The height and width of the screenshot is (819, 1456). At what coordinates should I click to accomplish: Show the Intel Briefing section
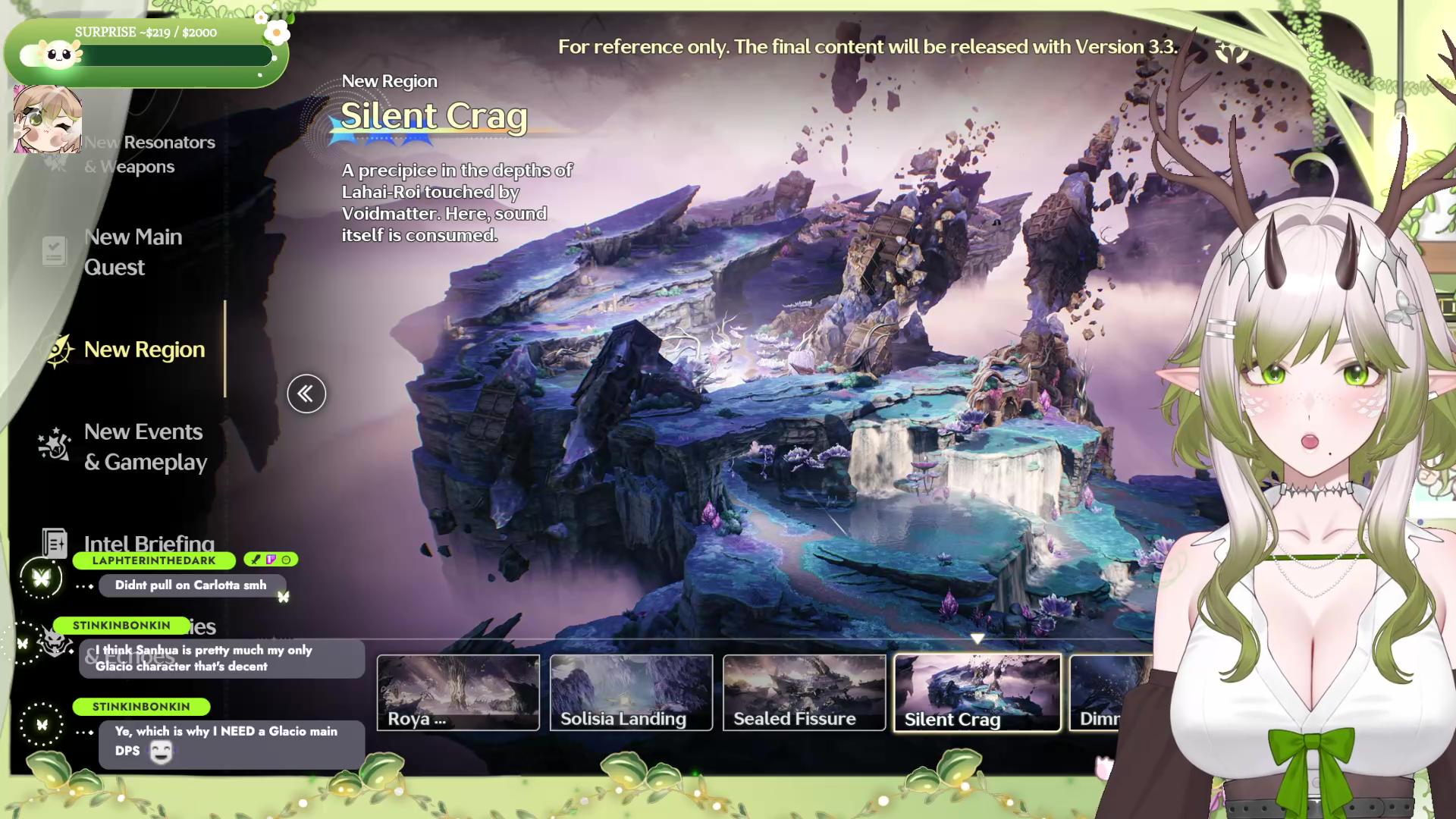pos(148,543)
